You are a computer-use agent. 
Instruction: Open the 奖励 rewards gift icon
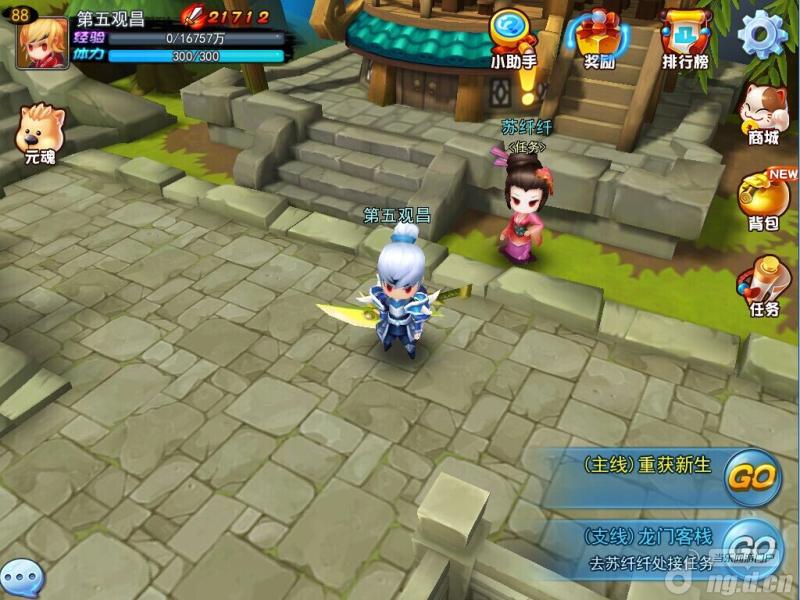coord(599,37)
